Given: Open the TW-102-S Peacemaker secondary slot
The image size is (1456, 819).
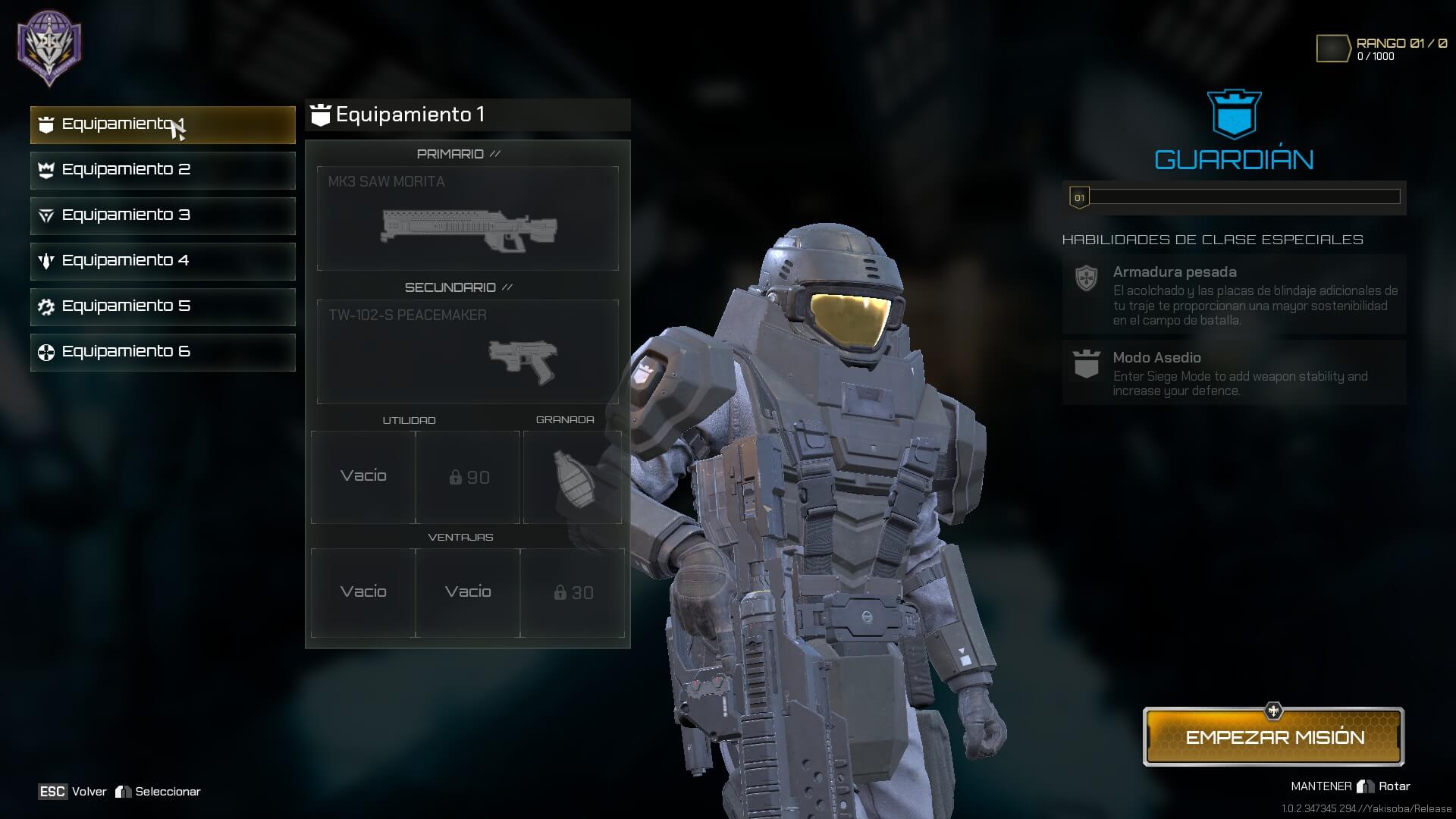Looking at the screenshot, I should click(x=467, y=352).
